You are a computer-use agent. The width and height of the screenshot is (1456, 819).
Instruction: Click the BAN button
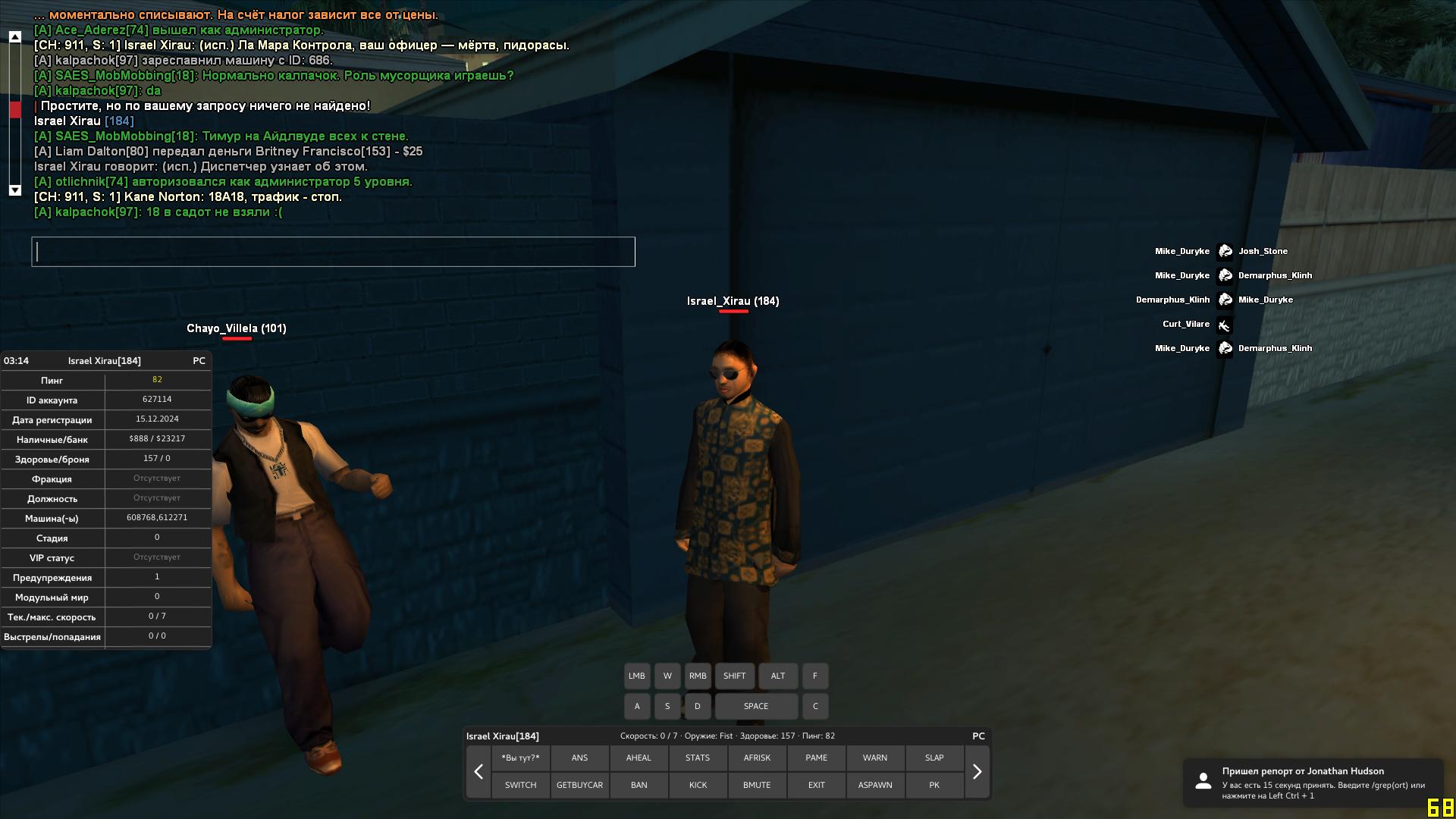[x=639, y=785]
